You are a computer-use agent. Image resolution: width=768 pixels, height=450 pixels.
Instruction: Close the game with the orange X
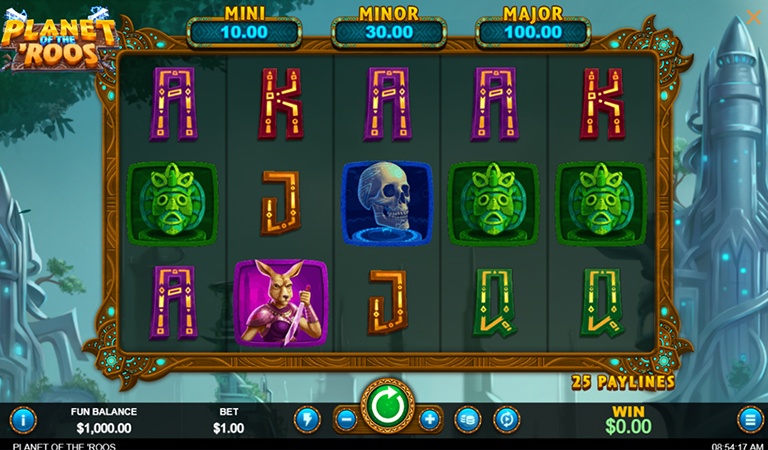753,17
